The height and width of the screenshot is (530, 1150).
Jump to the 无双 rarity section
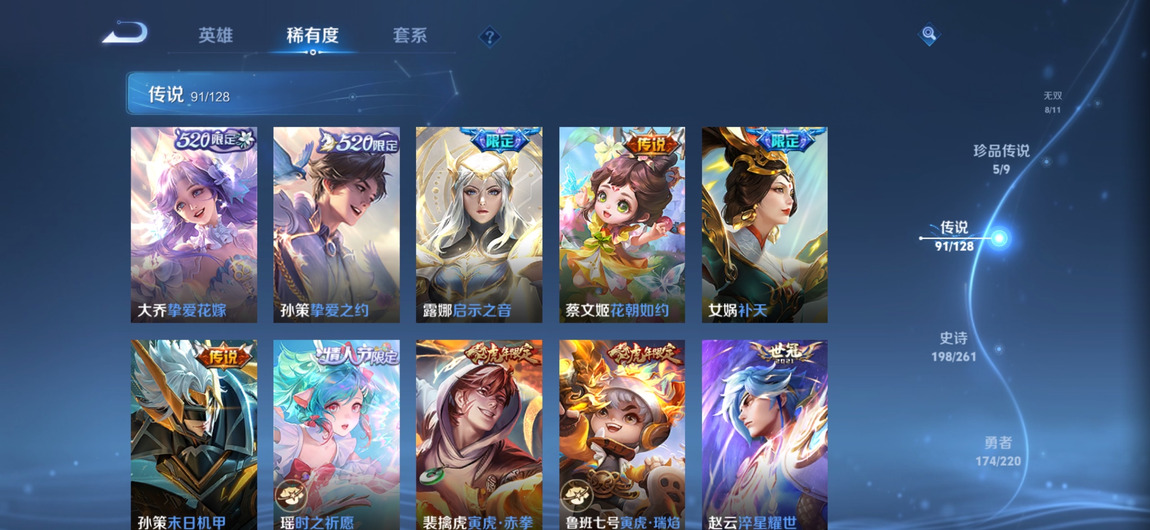[1052, 102]
